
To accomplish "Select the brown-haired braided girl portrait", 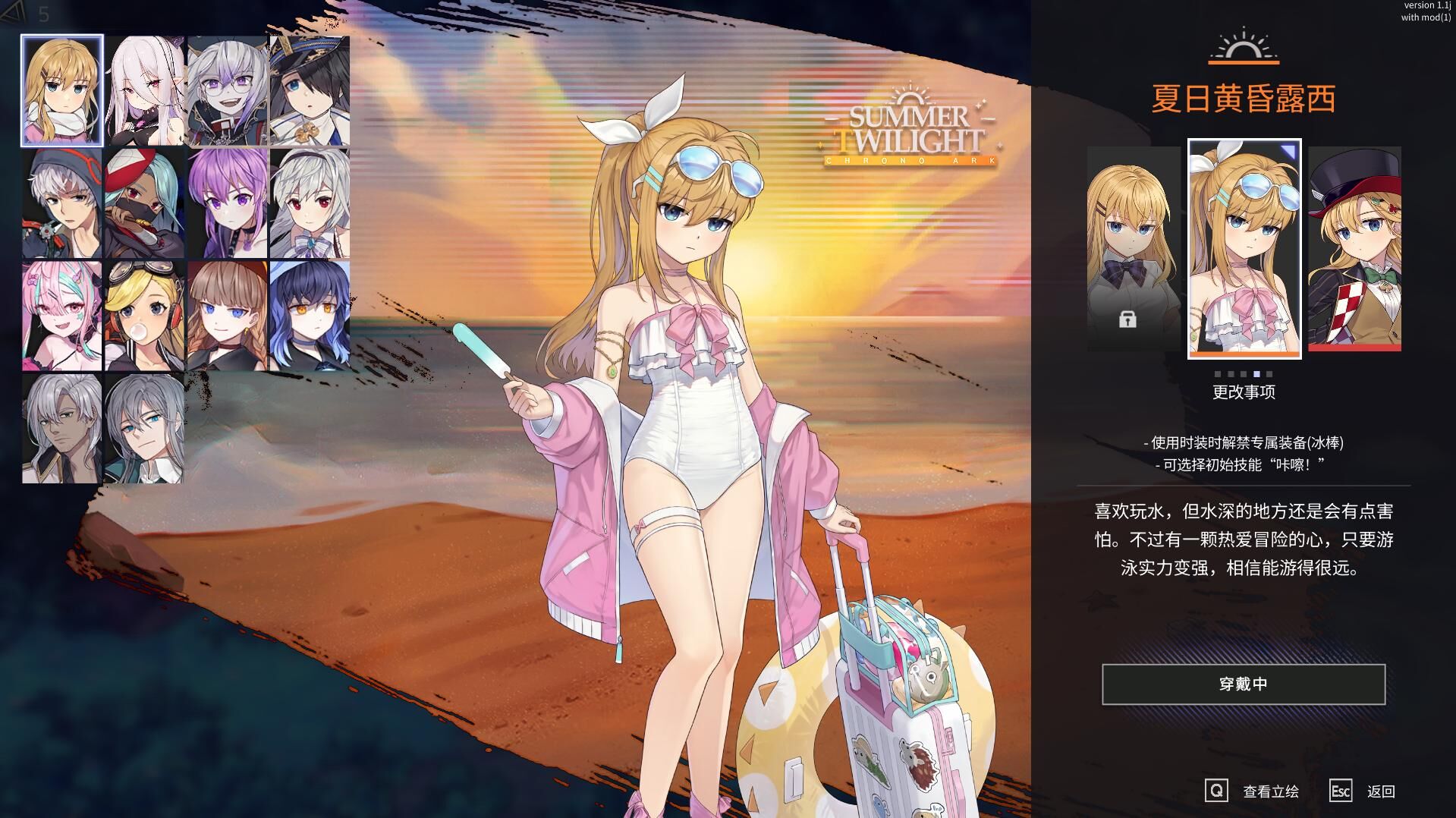I will coord(227,316).
